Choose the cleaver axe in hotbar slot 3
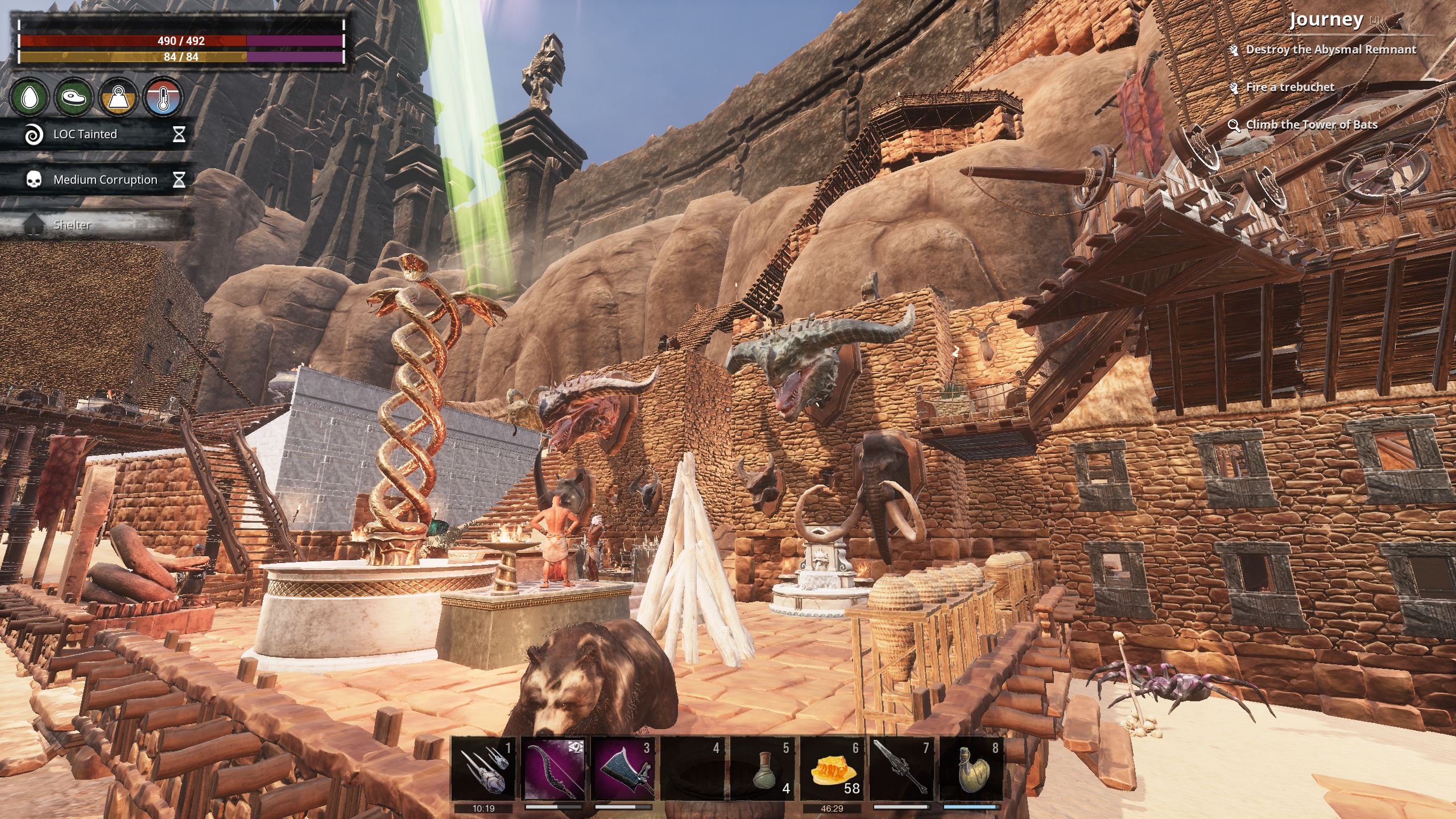Viewport: 1456px width, 819px height. 624,769
